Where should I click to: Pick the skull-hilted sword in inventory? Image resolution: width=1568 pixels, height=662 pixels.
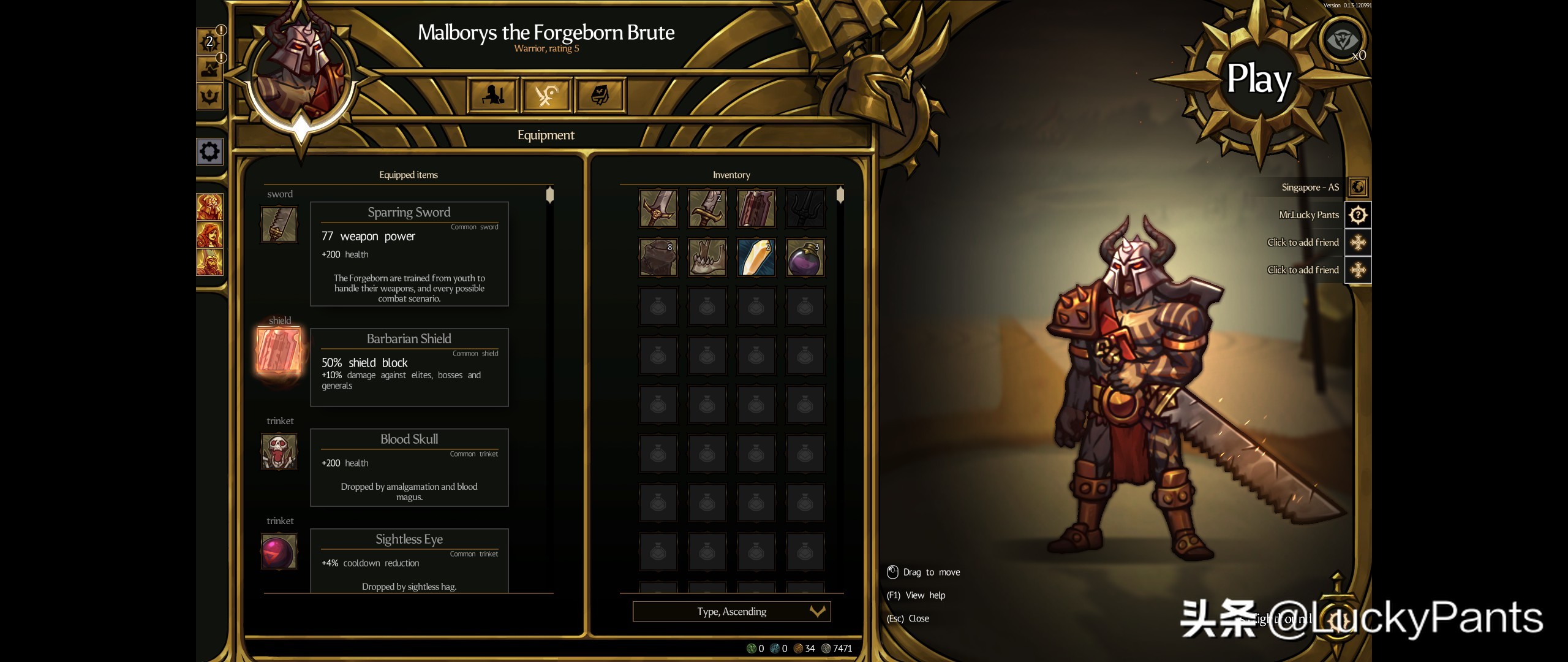(658, 208)
